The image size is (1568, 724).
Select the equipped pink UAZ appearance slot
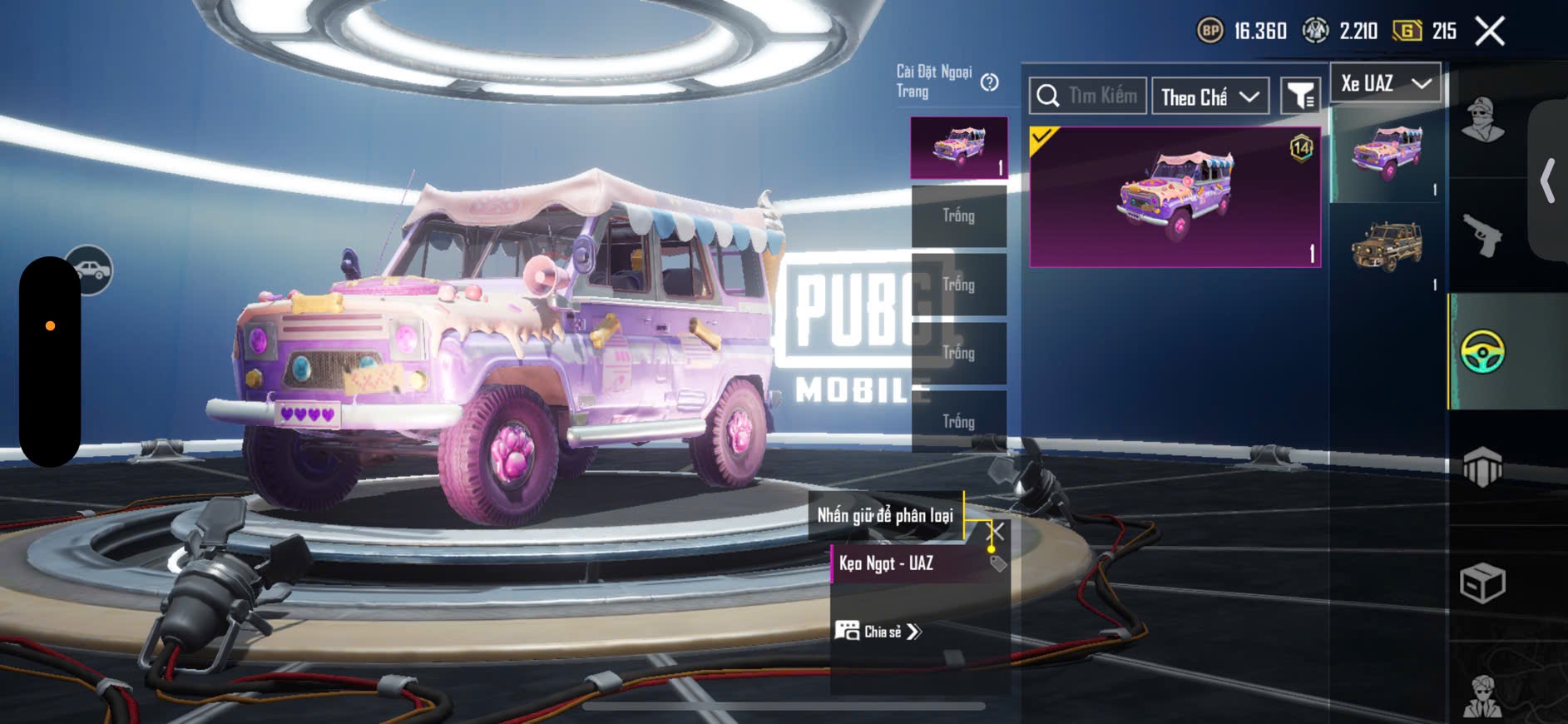tap(959, 147)
